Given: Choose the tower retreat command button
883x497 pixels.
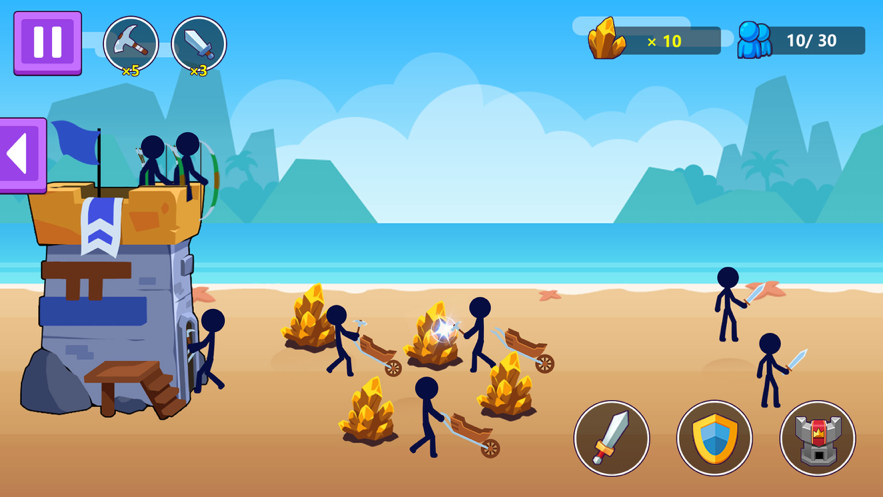Looking at the screenshot, I should 817,438.
